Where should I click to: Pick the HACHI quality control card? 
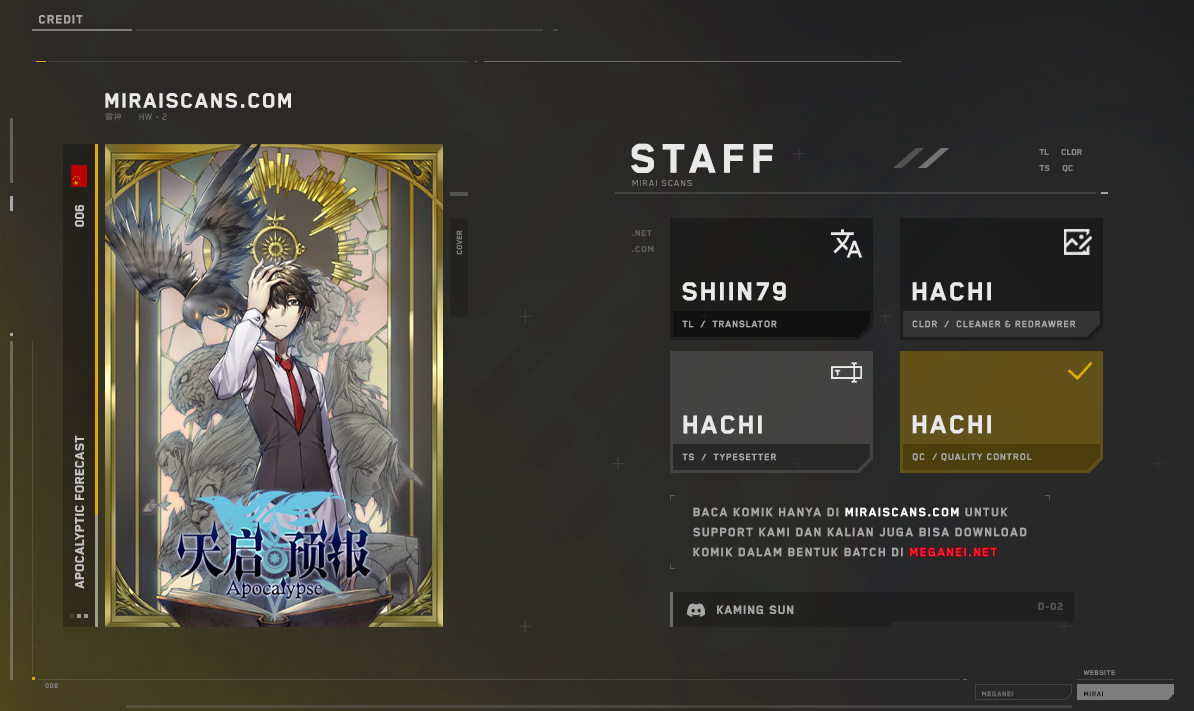pos(1000,411)
